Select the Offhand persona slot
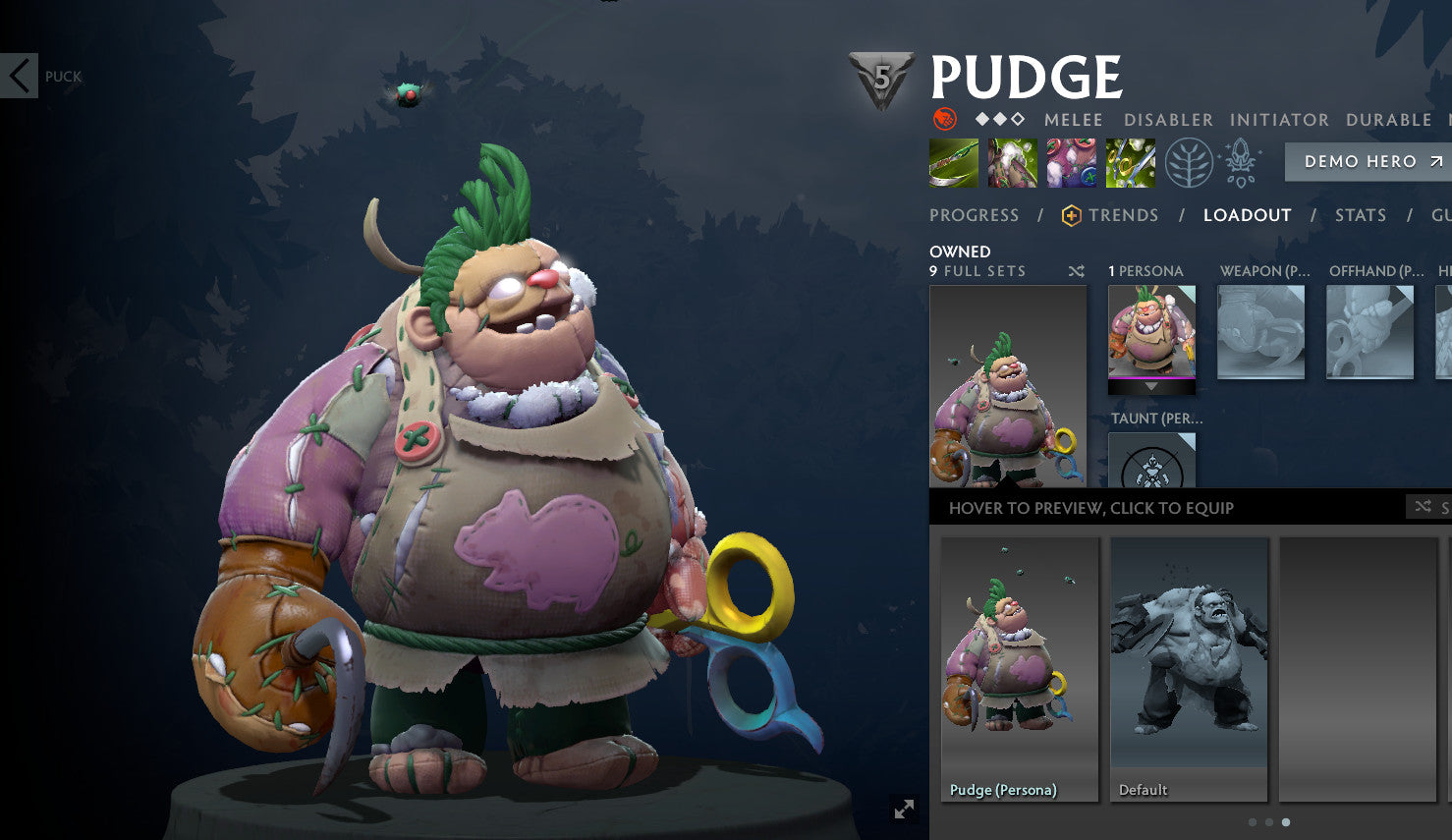This screenshot has width=1452, height=840. (1369, 331)
